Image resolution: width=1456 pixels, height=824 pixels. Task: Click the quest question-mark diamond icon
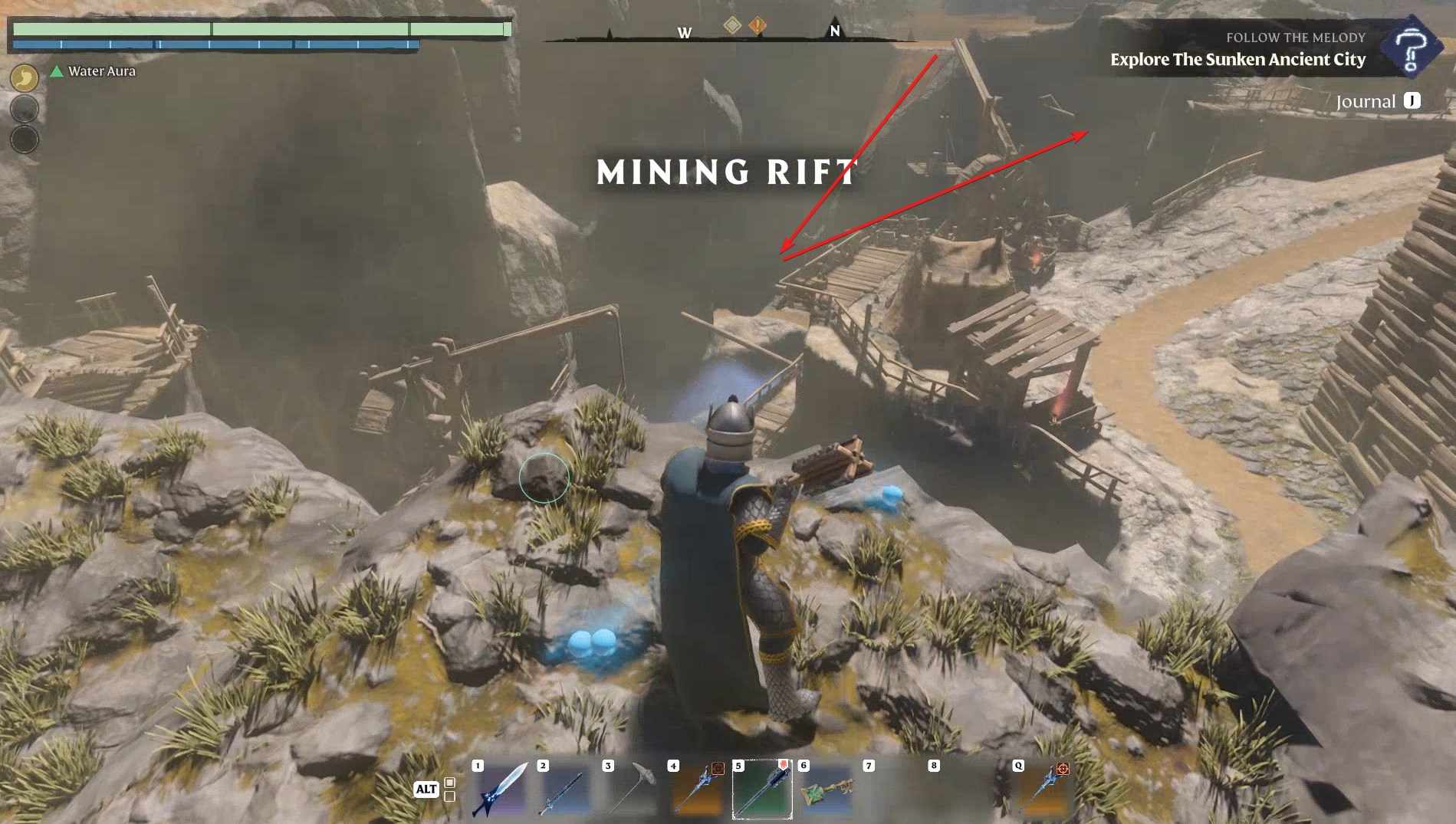pyautogui.click(x=1410, y=48)
